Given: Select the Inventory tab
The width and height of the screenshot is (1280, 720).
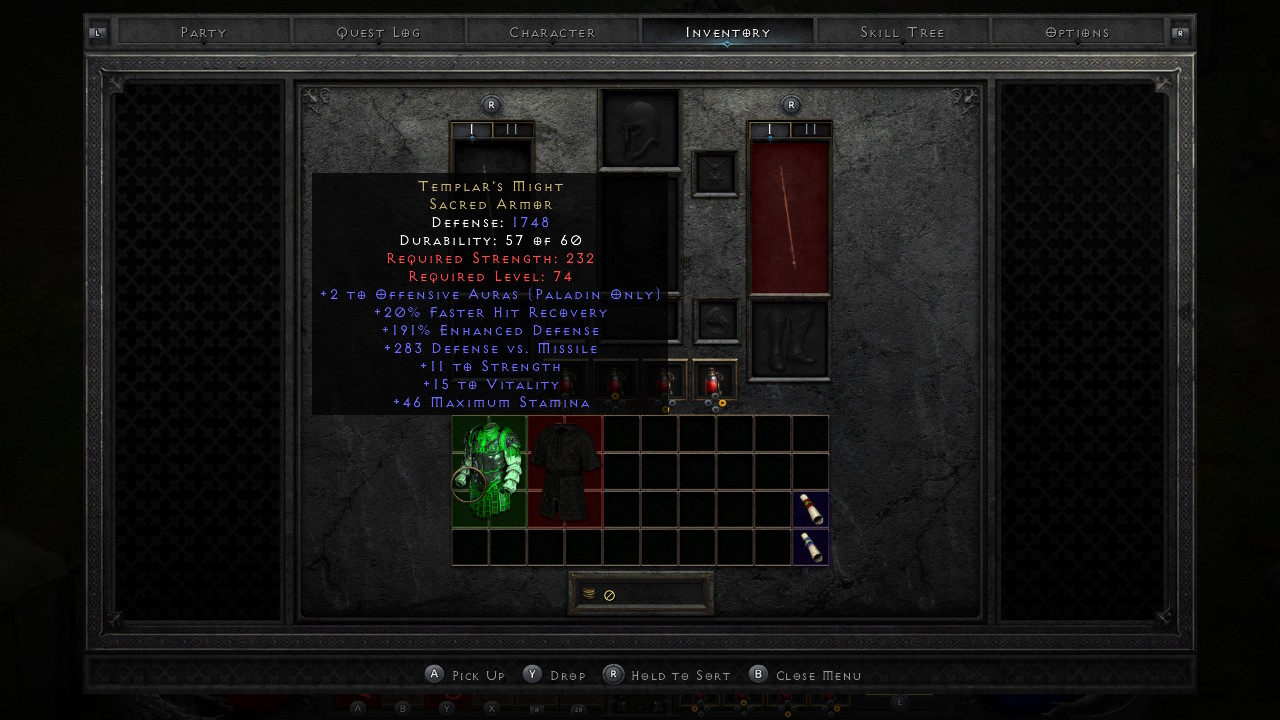Looking at the screenshot, I should (728, 32).
